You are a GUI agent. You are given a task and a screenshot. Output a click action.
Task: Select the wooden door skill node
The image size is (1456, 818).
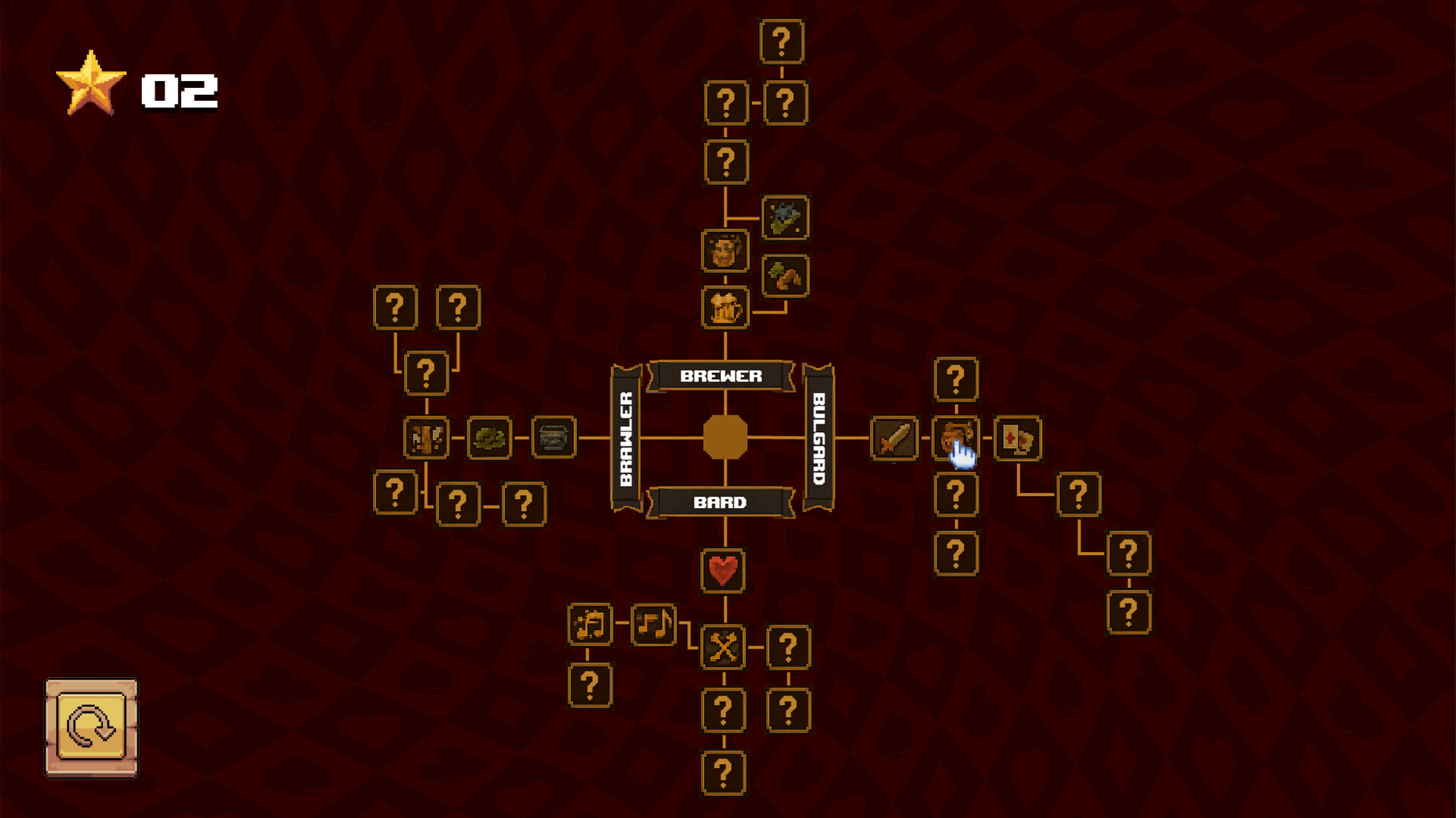click(x=425, y=438)
